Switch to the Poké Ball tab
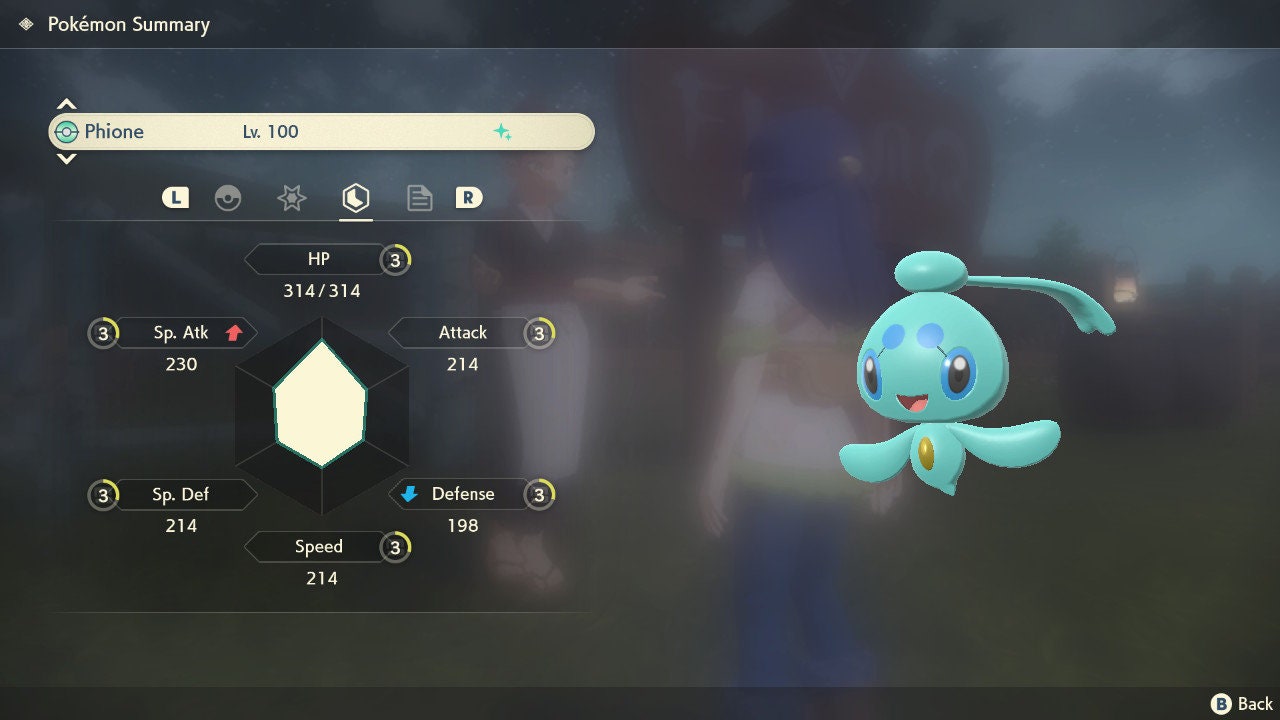 pos(228,198)
